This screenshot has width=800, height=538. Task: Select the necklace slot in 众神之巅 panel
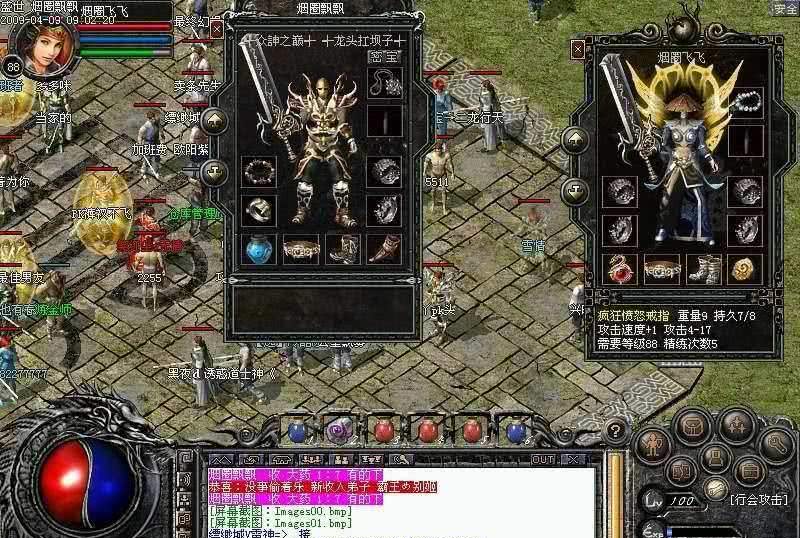[x=382, y=84]
